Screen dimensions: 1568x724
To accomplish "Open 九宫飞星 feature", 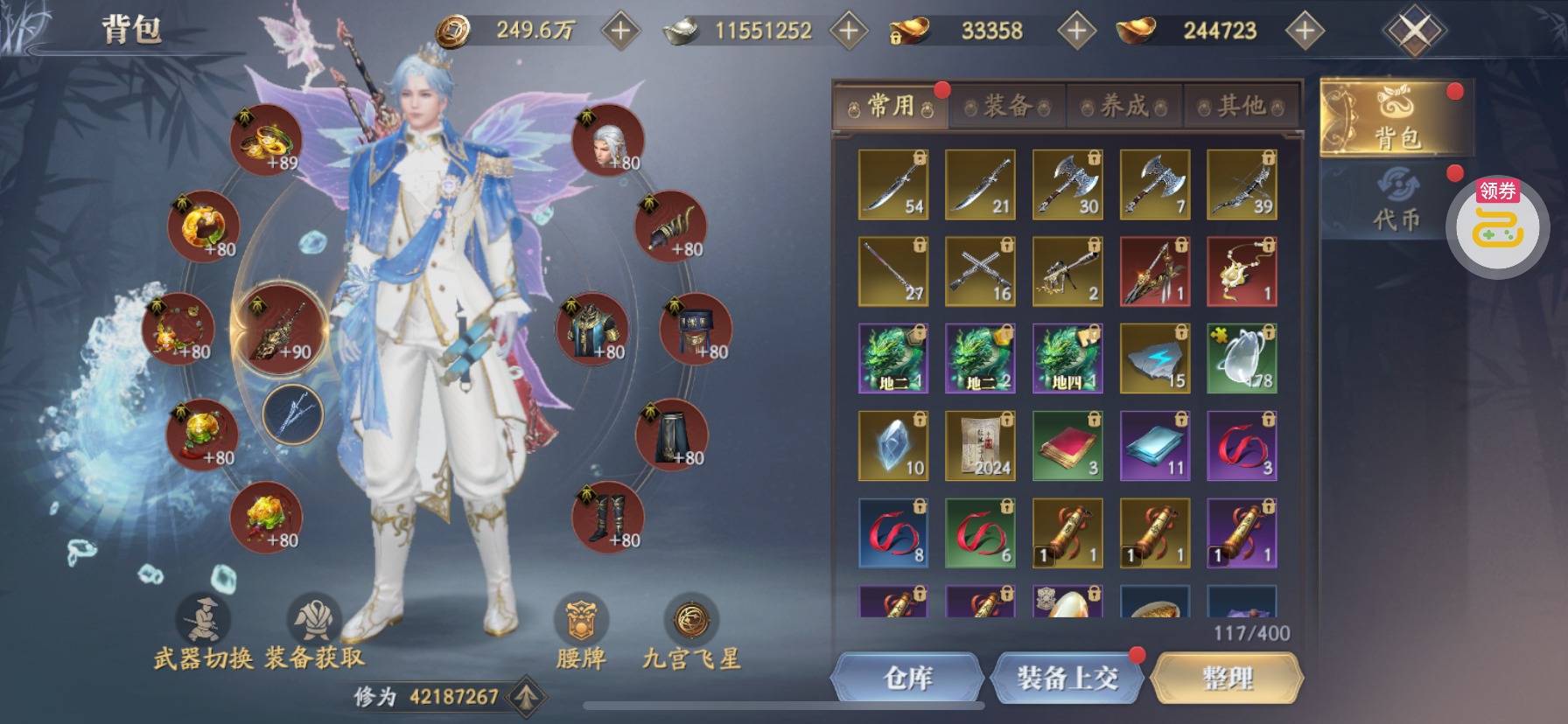I will [x=691, y=634].
